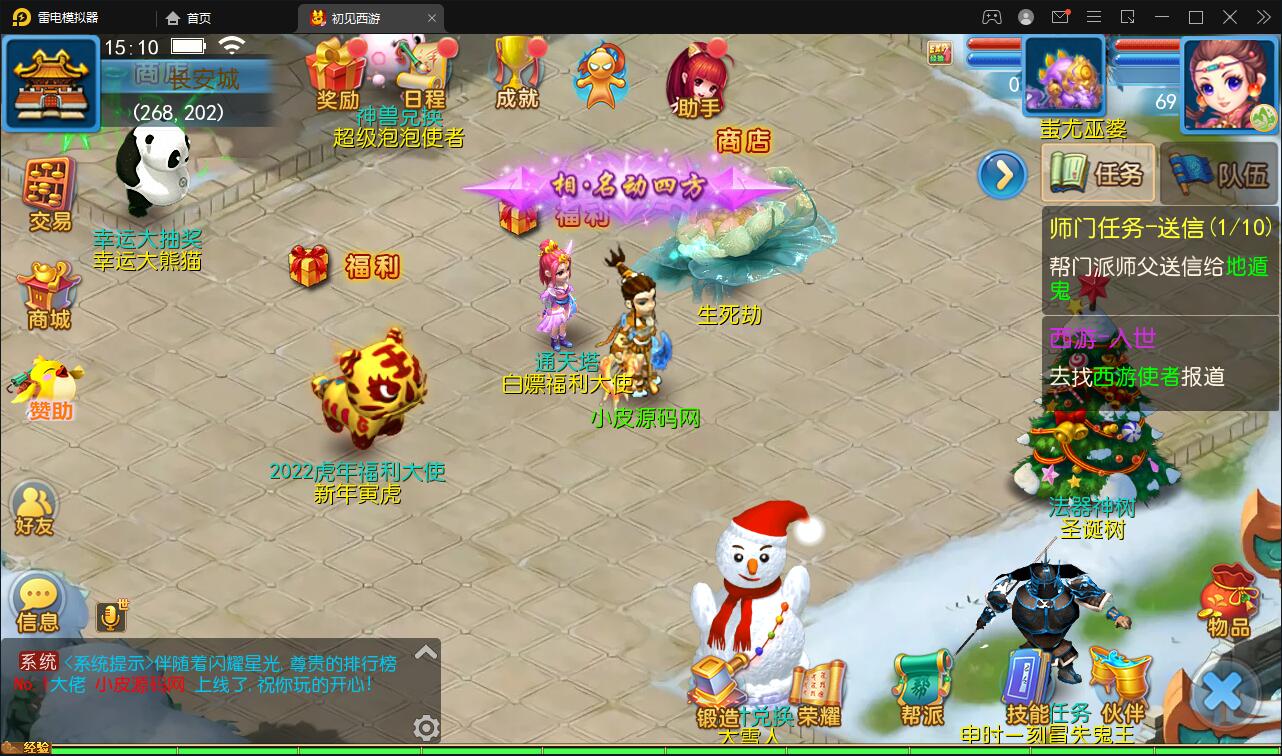
Task: Open chat settings gear icon
Action: click(427, 727)
